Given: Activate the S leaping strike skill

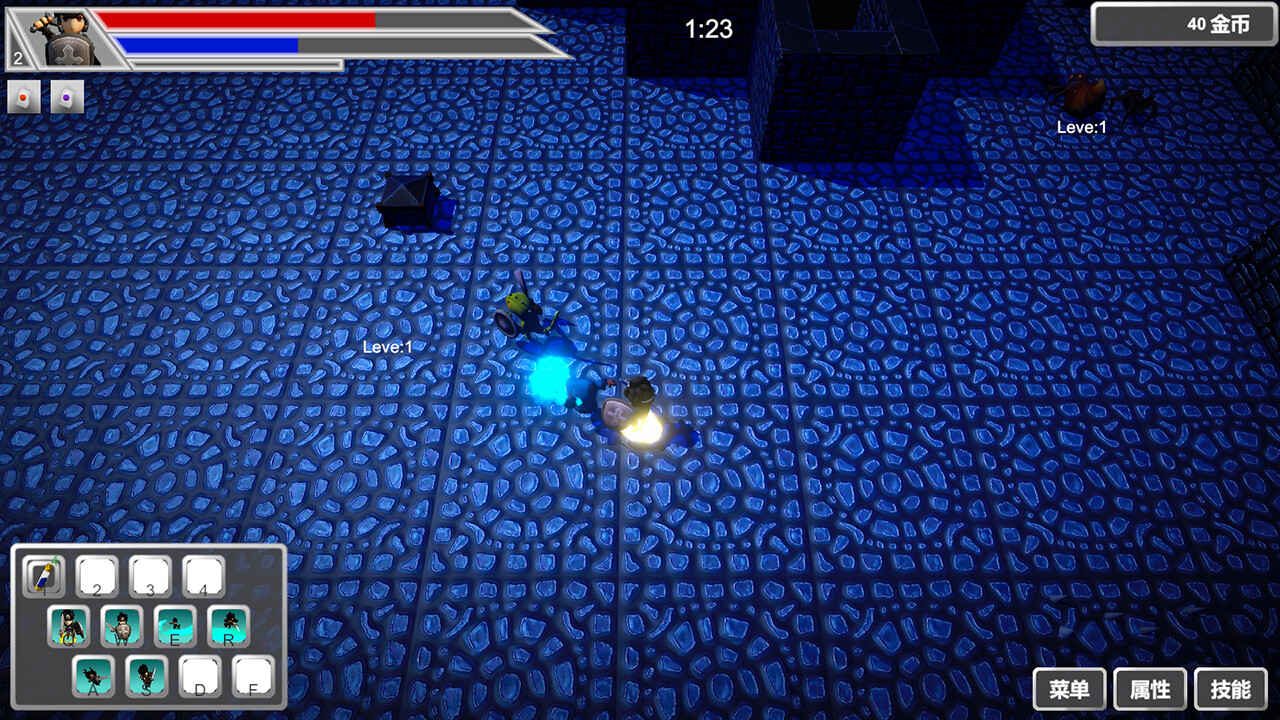Looking at the screenshot, I should coord(145,678).
